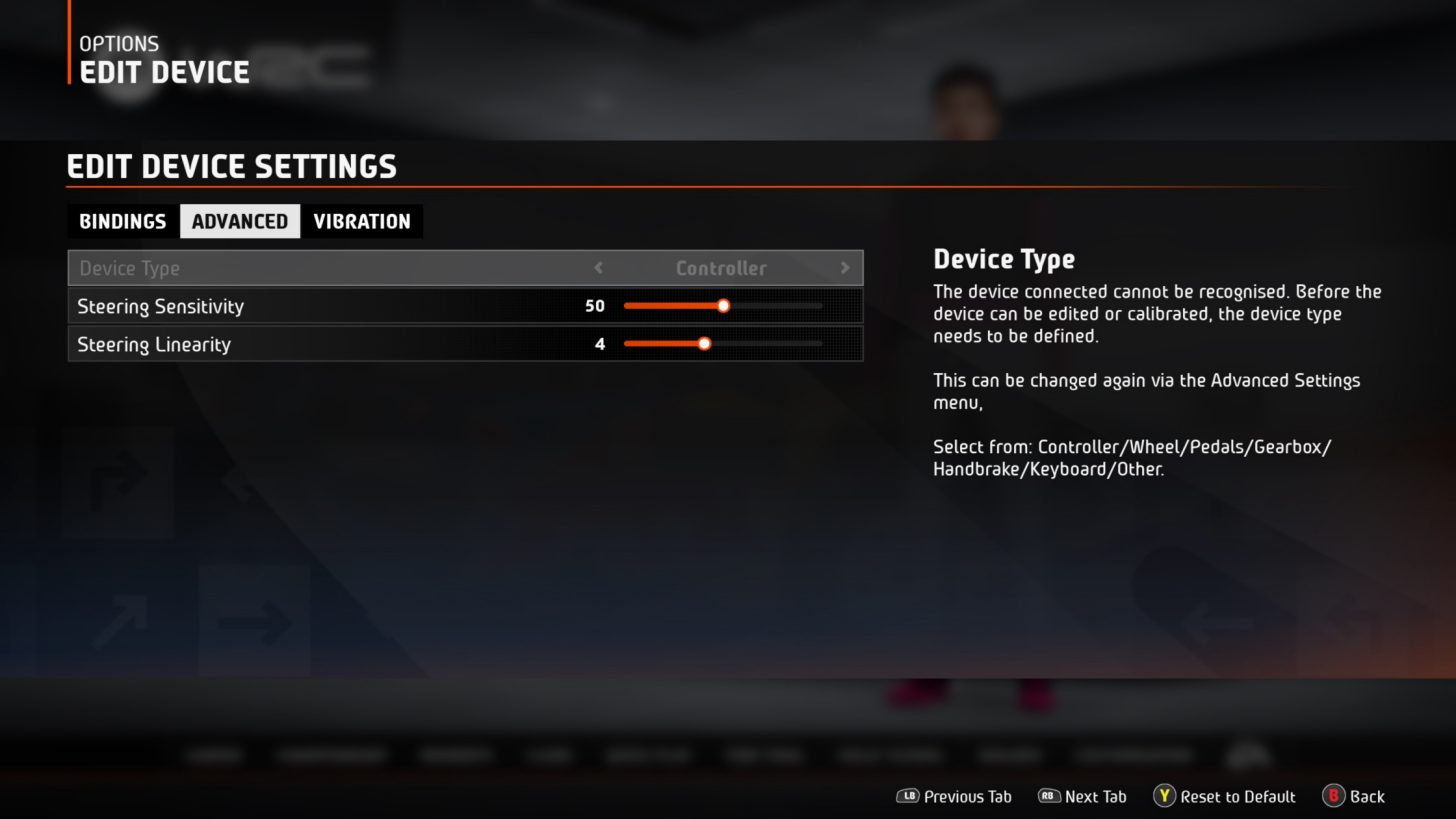This screenshot has width=1456, height=819.
Task: Click the LB button icon beside Previous Tab
Action: [909, 796]
